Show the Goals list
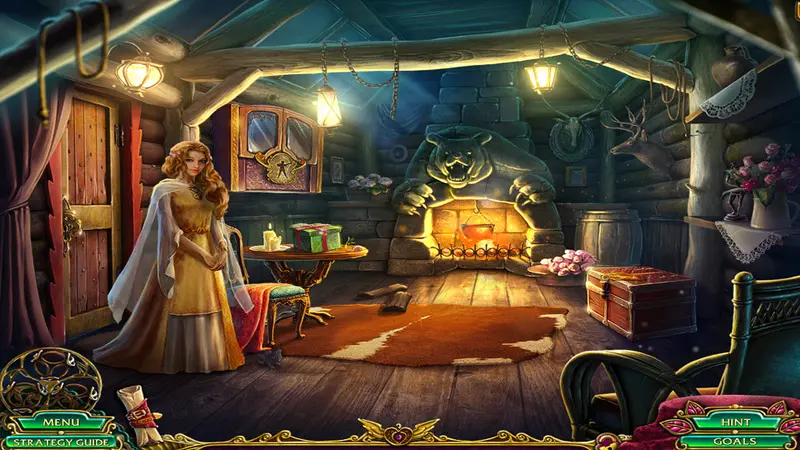800x450 pixels. [x=734, y=440]
